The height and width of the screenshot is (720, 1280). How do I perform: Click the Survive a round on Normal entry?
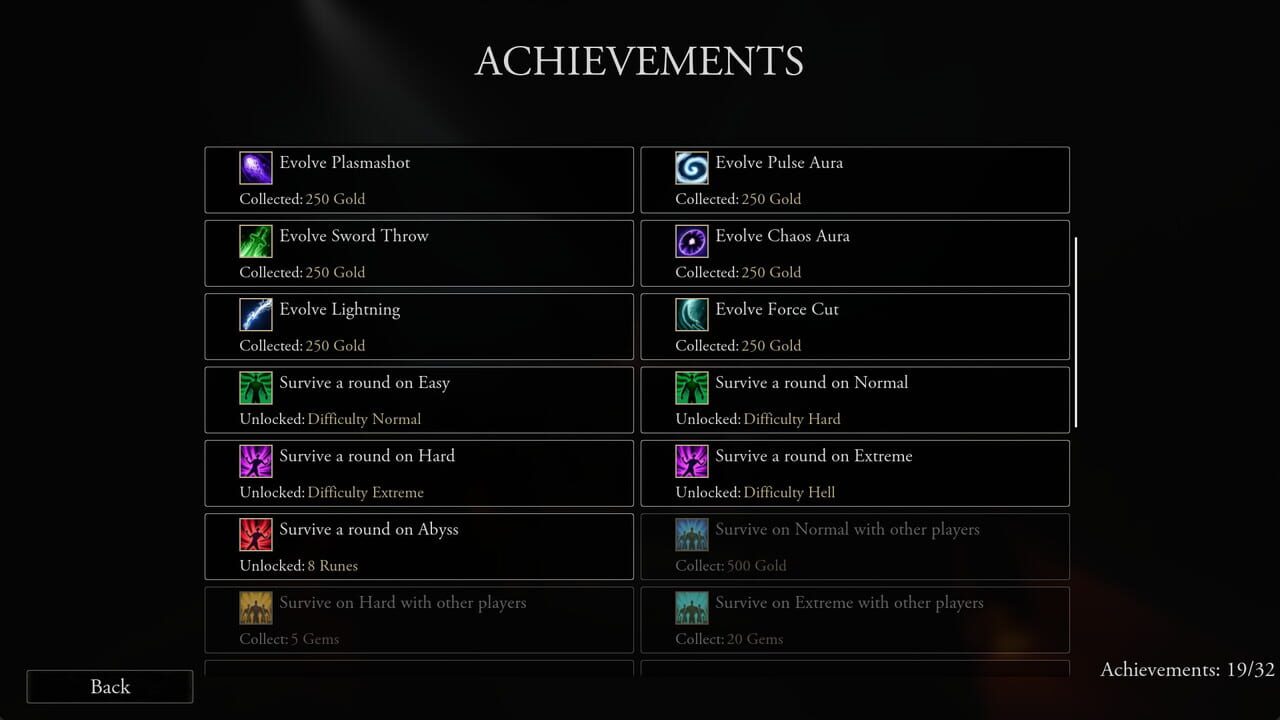click(x=855, y=399)
